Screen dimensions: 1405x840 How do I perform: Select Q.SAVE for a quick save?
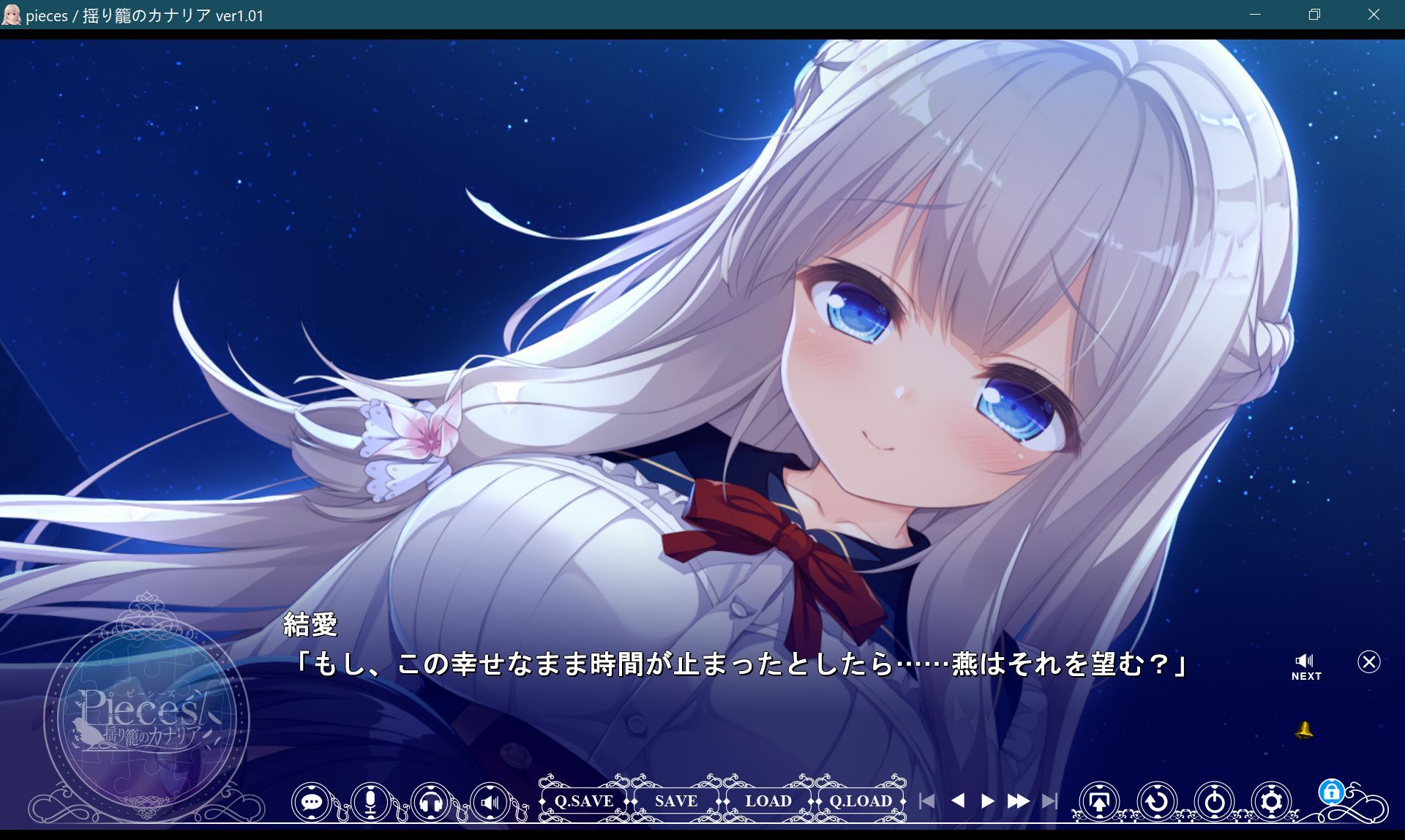[x=583, y=800]
